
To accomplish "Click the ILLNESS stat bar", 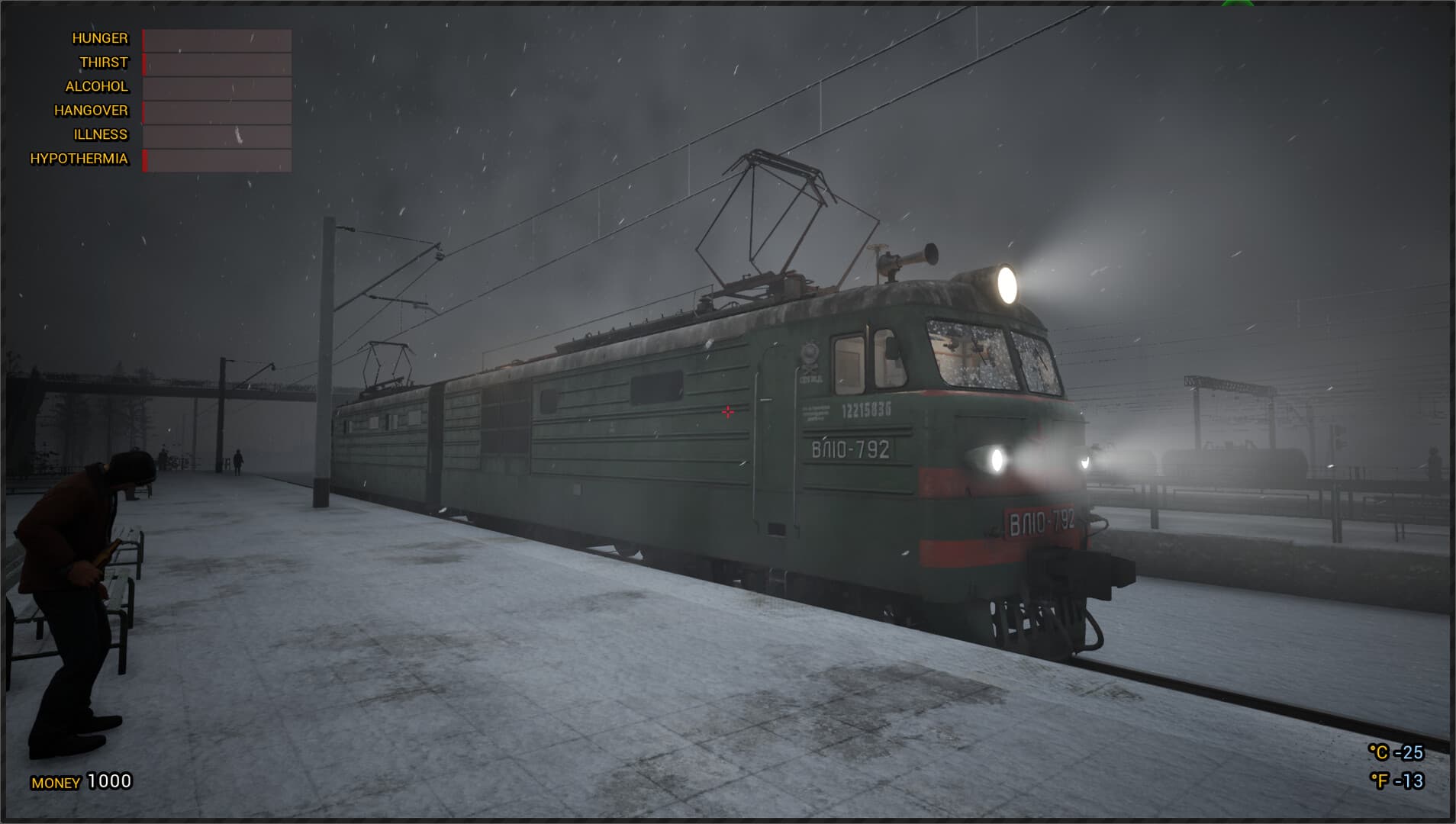I will click(x=216, y=134).
